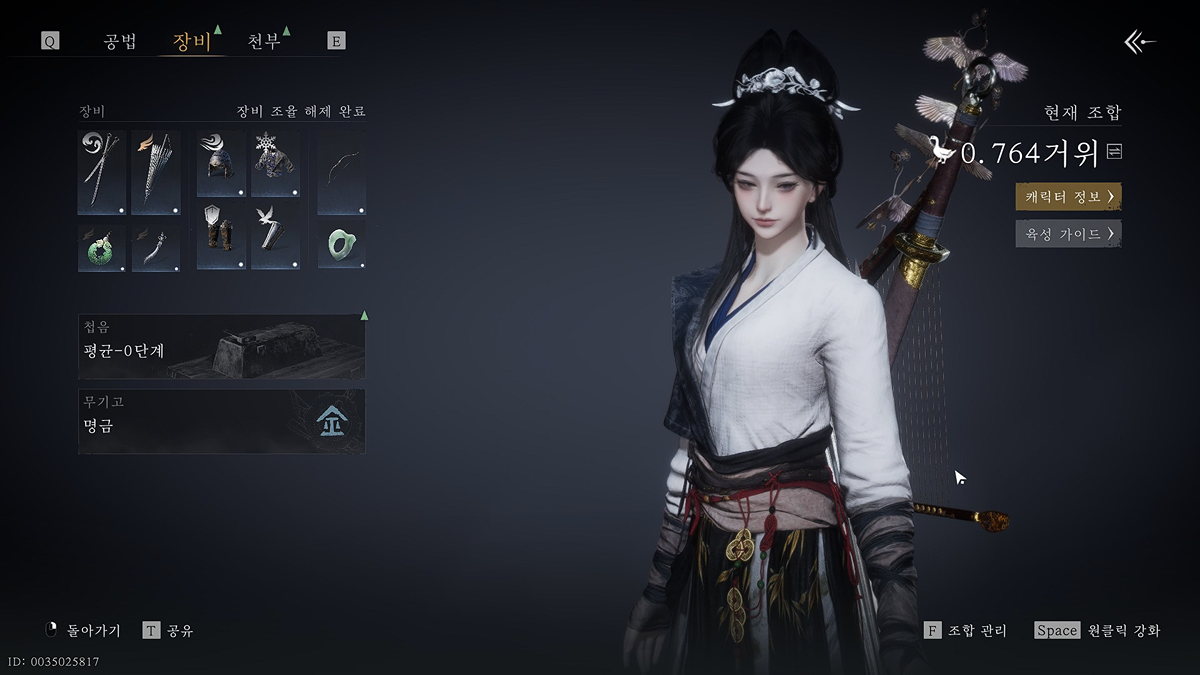
Task: Select the folded umbrella weapon slot
Action: 156,172
